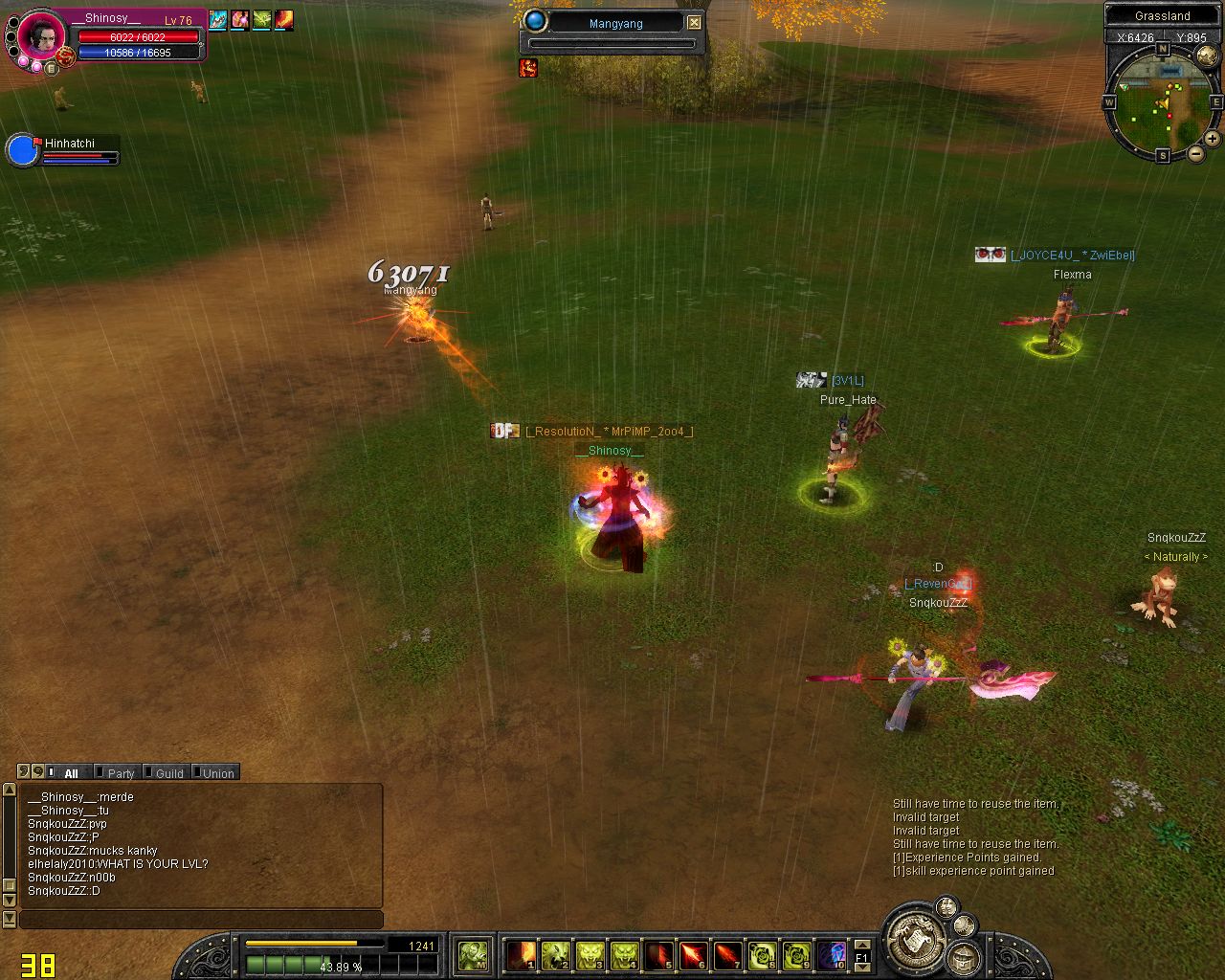Switch to the Guild chat tab

(168, 773)
